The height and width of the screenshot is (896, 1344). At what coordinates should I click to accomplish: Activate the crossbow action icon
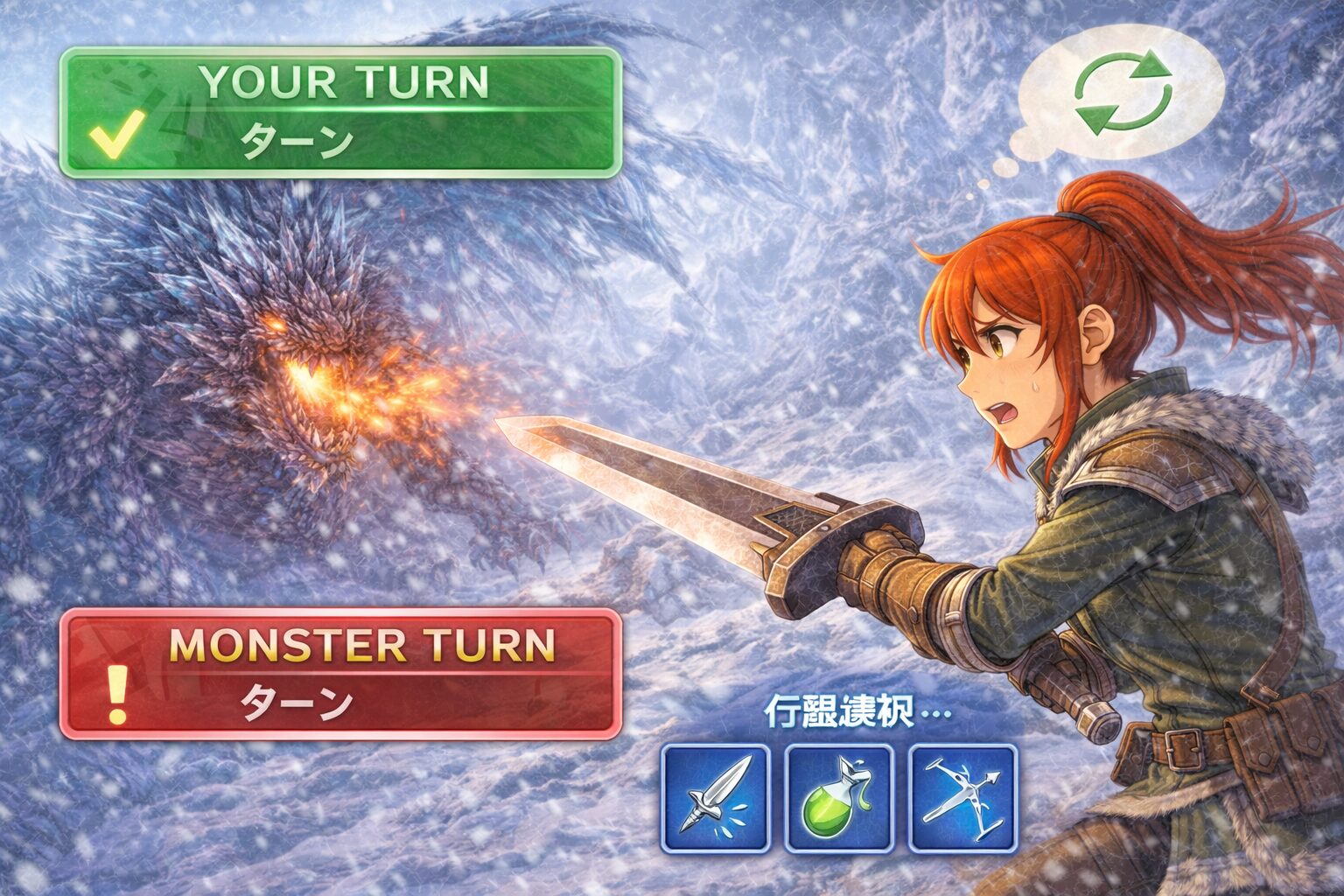[x=962, y=798]
